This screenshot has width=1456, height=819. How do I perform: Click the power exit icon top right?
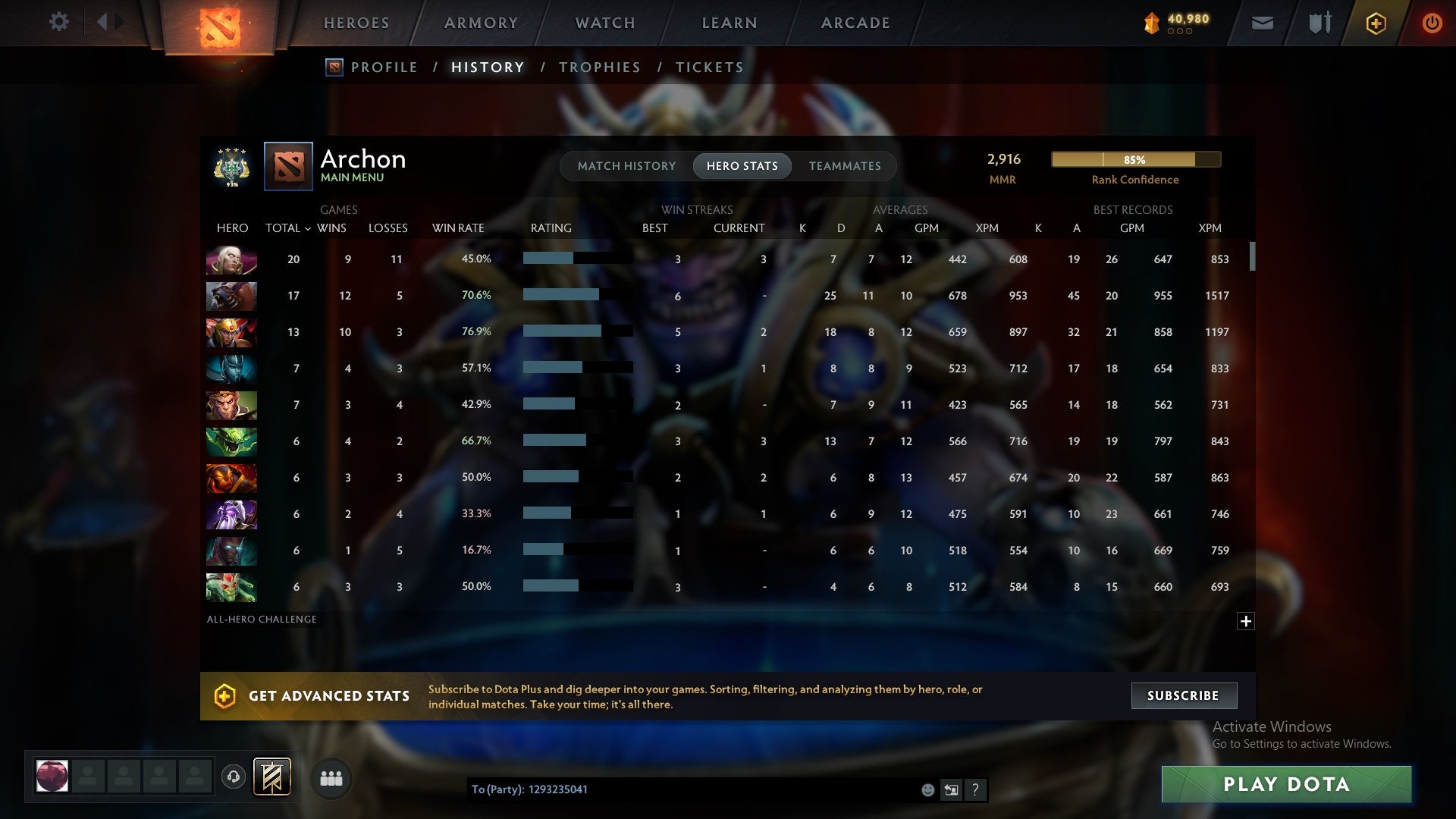coord(1432,22)
